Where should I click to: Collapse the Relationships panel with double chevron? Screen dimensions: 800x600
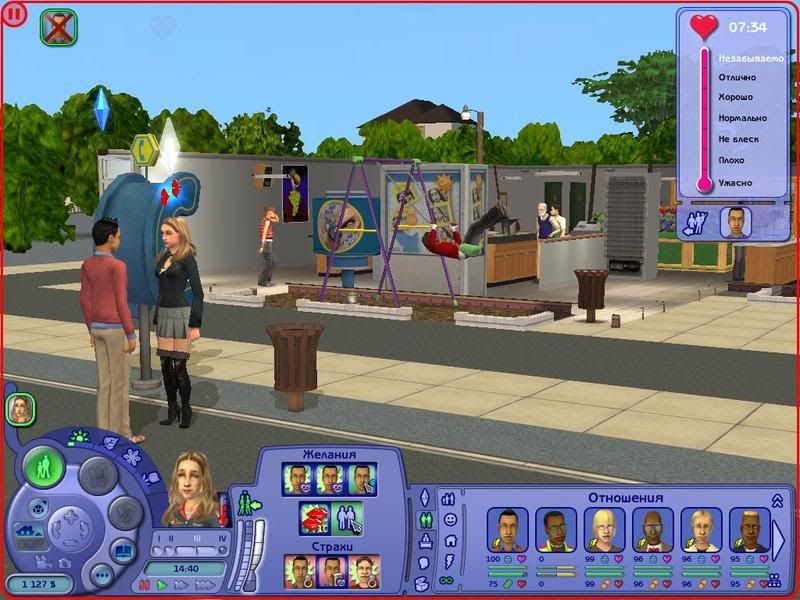pos(777,500)
